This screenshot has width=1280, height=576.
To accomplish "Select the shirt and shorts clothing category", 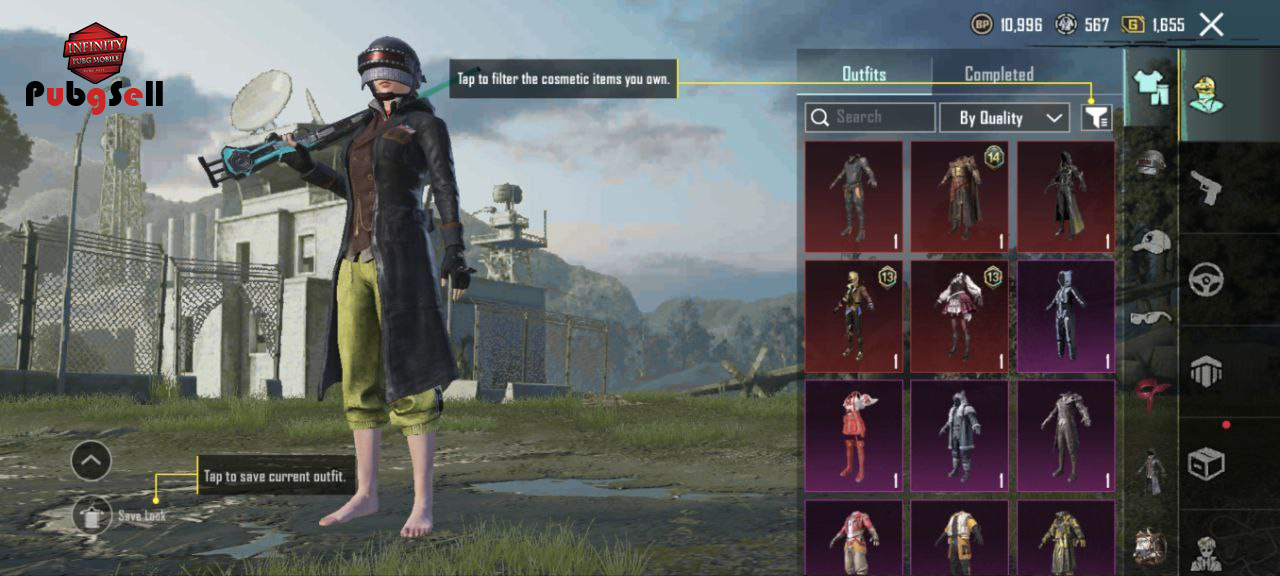I will pos(1152,88).
